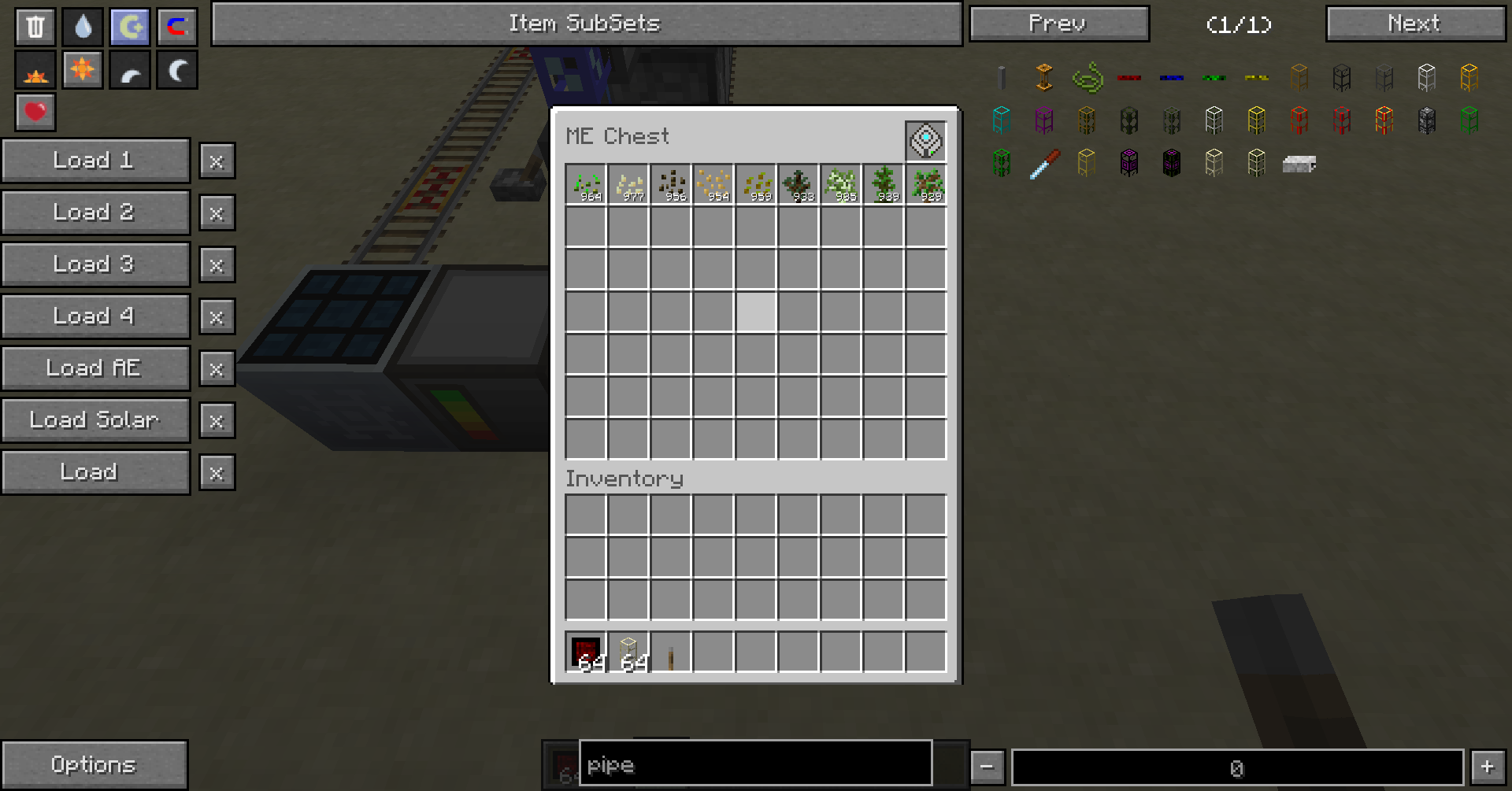Image resolution: width=1512 pixels, height=791 pixels.
Task: Click the 'pipe' search field
Action: click(x=755, y=763)
